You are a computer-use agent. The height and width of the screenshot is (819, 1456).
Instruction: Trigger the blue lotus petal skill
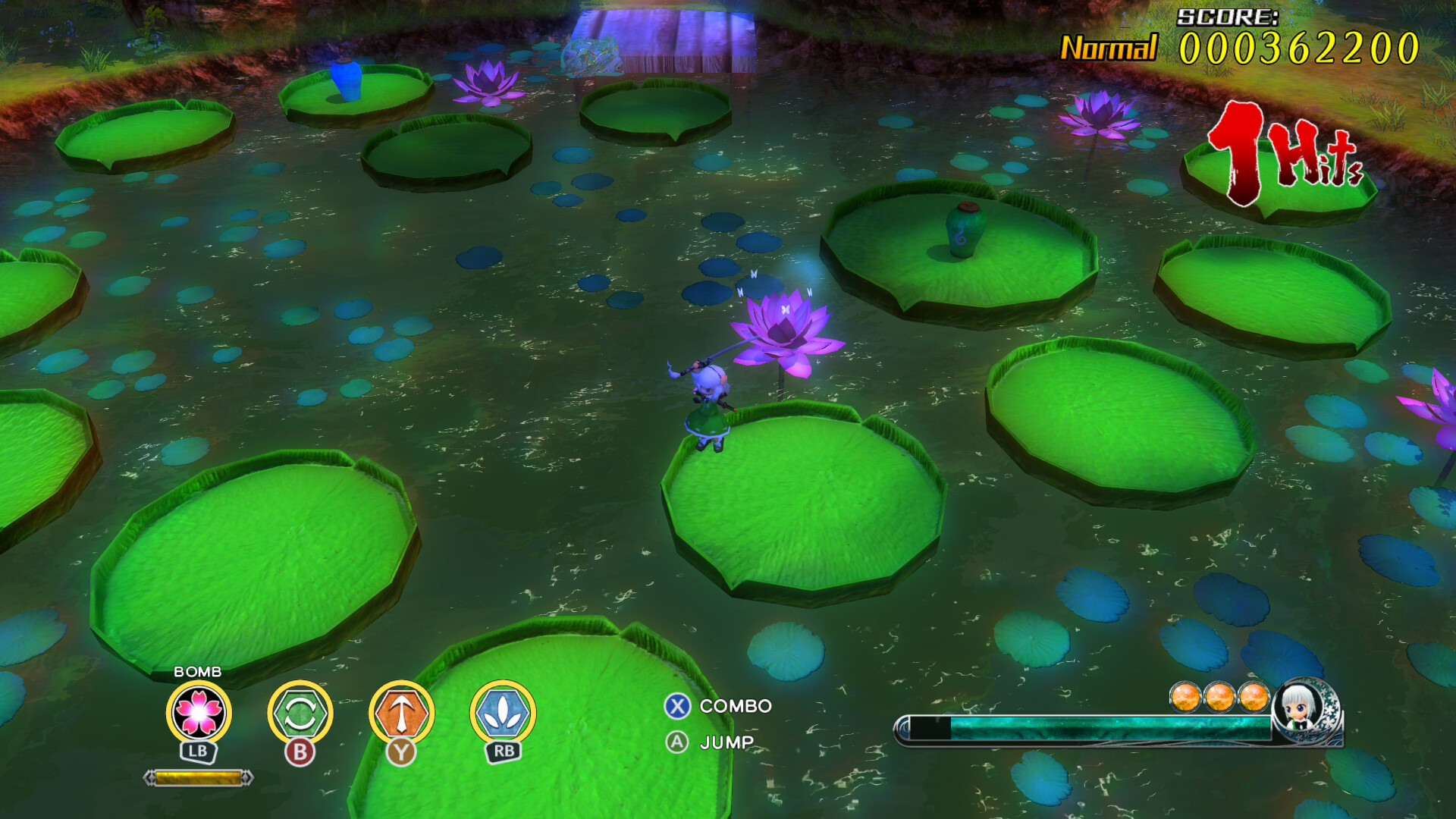coord(503,713)
